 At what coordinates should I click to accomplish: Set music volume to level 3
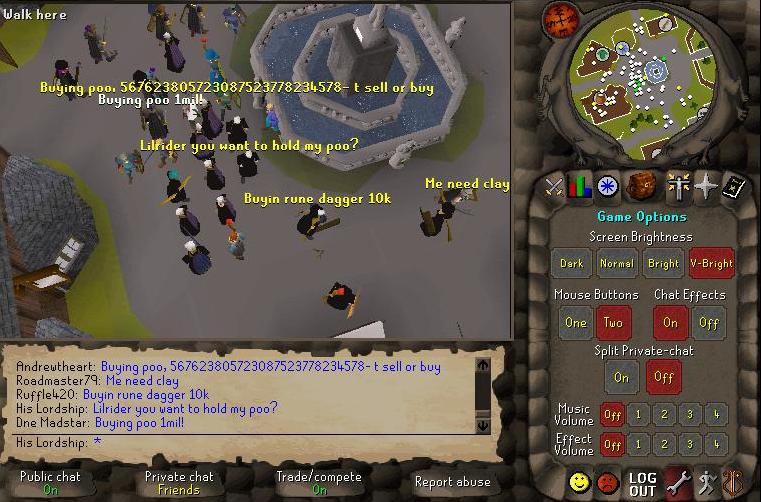coord(689,413)
